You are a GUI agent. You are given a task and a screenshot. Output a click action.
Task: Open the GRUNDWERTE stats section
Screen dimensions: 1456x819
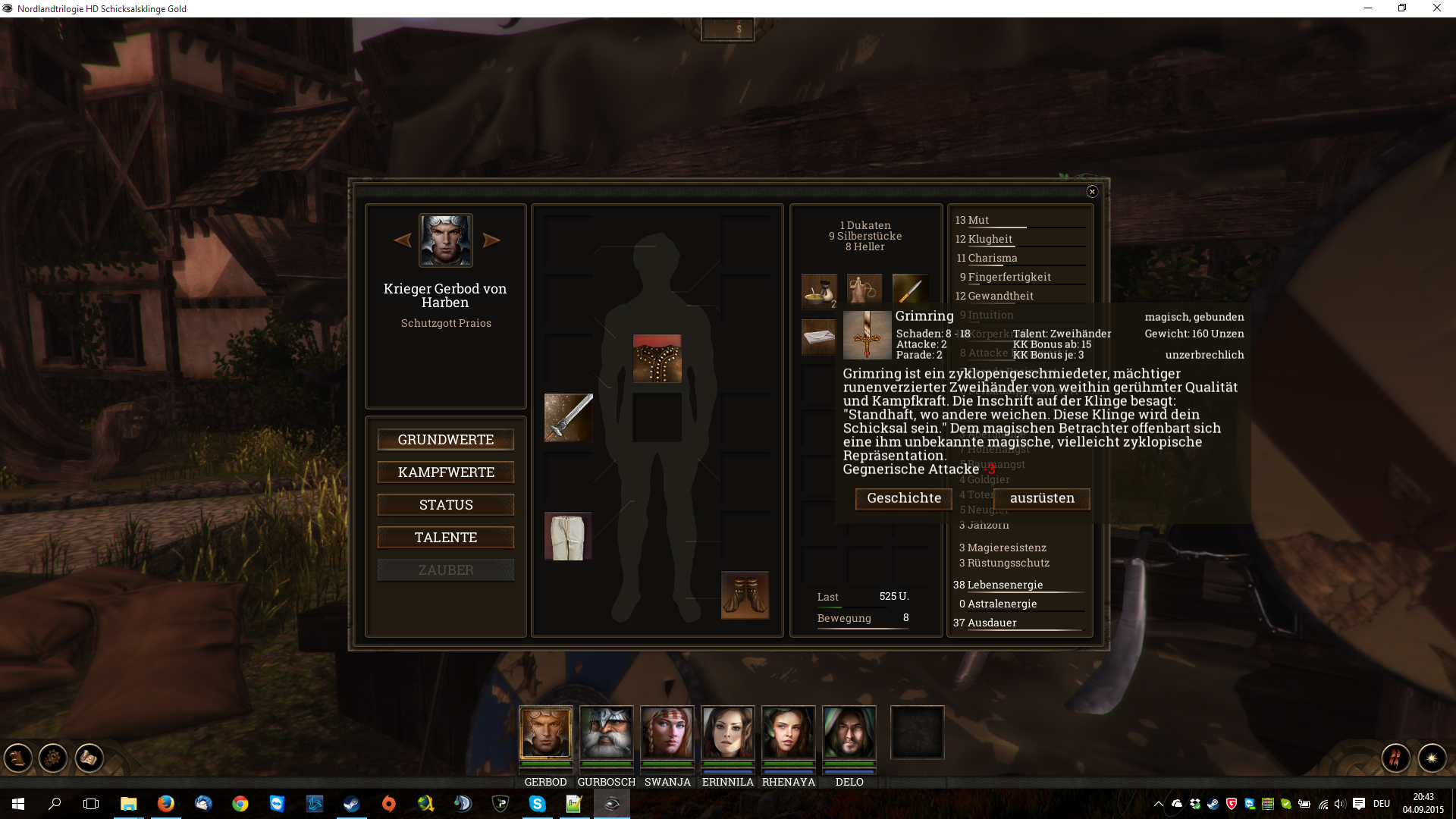[446, 440]
